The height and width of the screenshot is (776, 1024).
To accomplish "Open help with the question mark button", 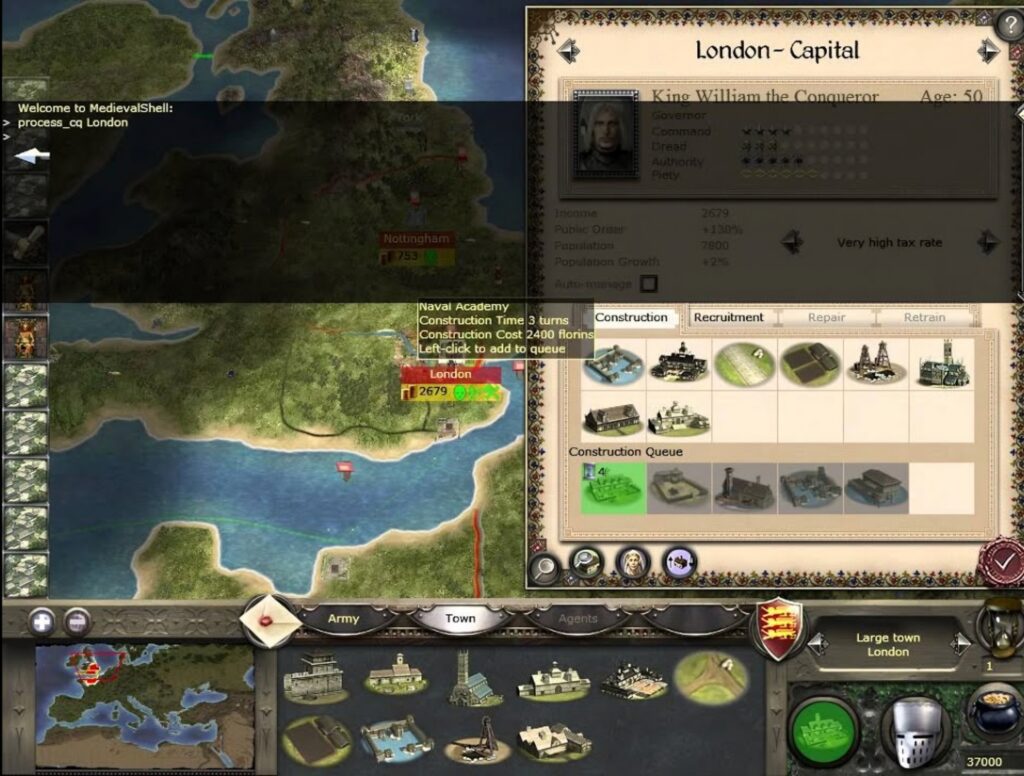I will coord(1008,24).
